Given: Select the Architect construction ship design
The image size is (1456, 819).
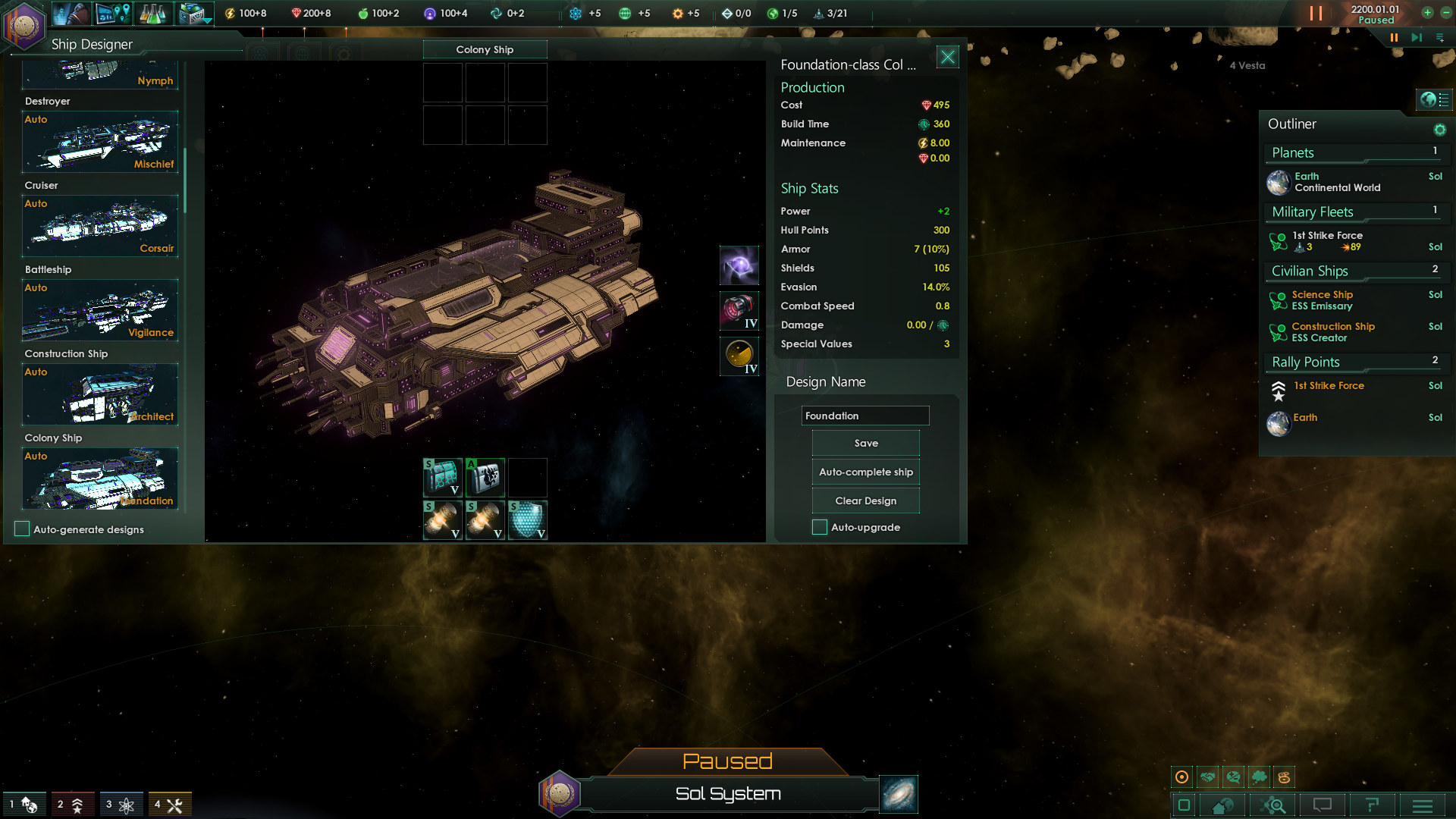Looking at the screenshot, I should point(100,395).
